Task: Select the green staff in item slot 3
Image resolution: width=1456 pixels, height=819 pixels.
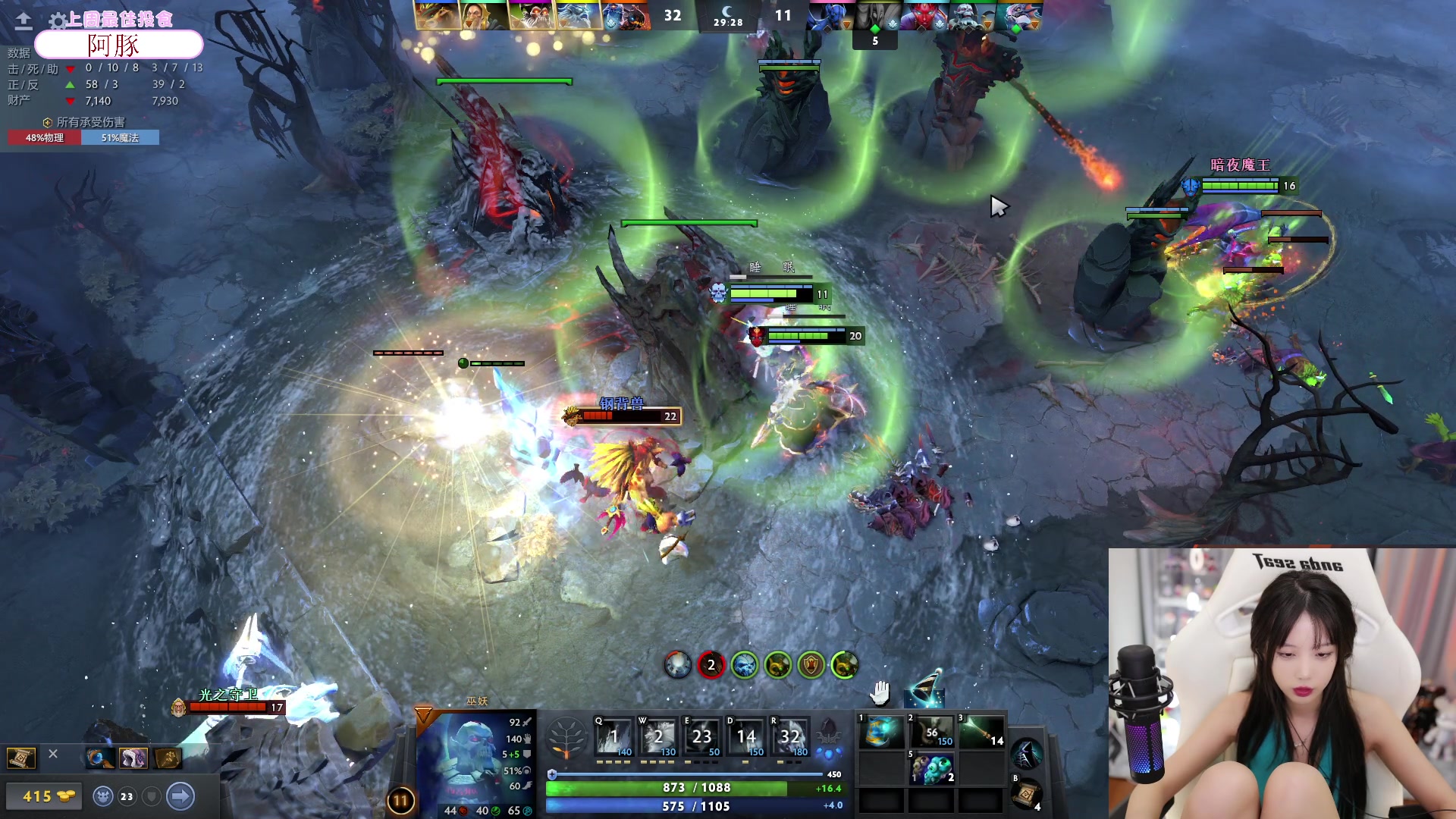Action: [x=981, y=733]
